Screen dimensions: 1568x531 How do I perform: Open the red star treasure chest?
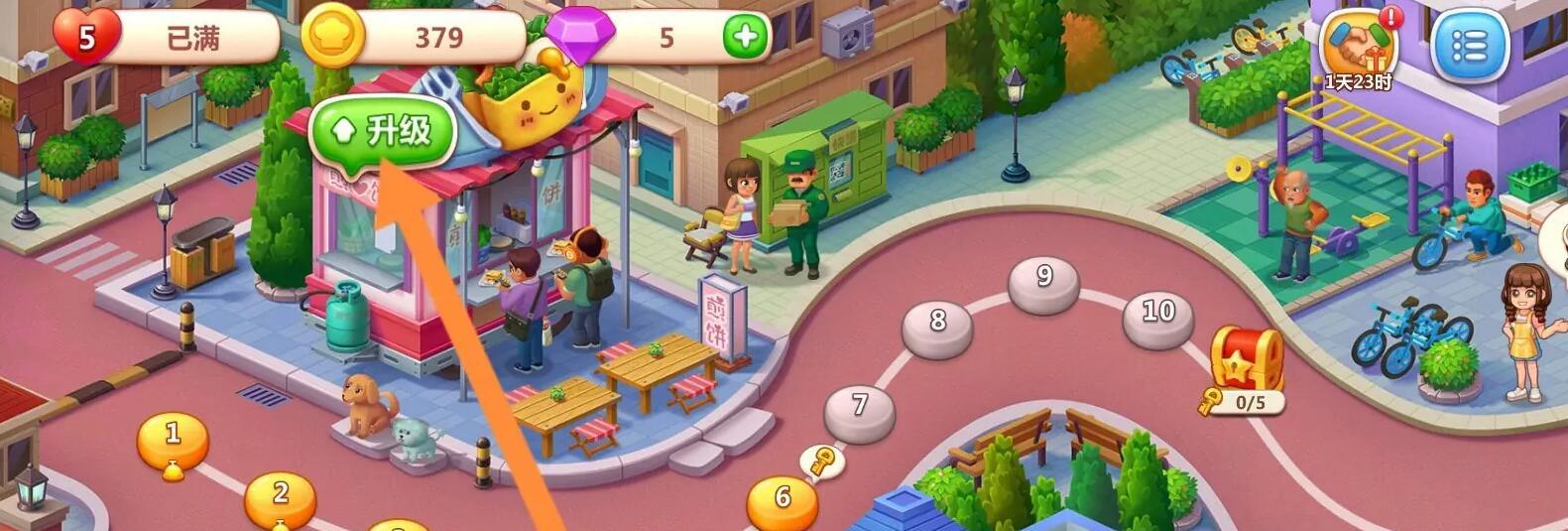pos(1247,360)
